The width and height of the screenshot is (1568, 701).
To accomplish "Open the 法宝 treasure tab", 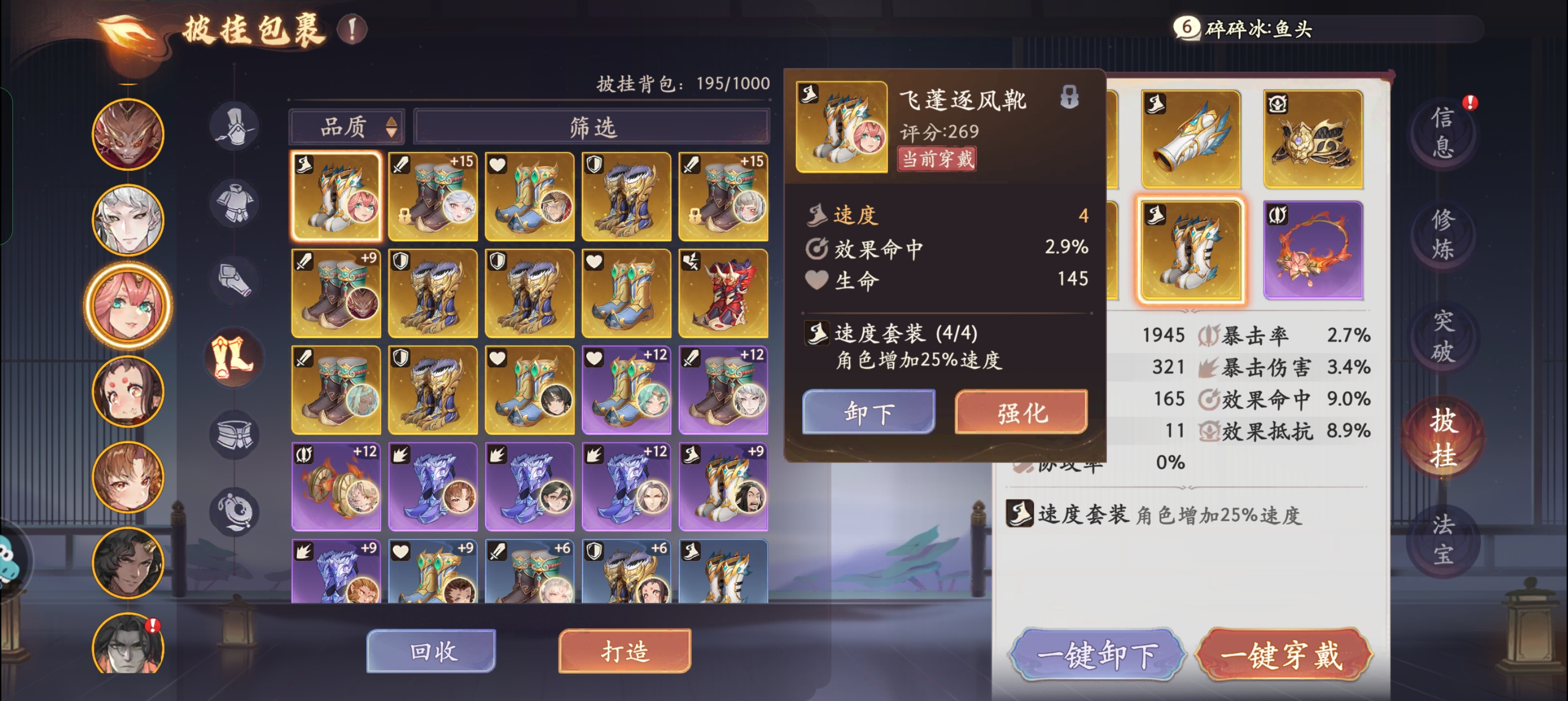I will coord(1442,539).
